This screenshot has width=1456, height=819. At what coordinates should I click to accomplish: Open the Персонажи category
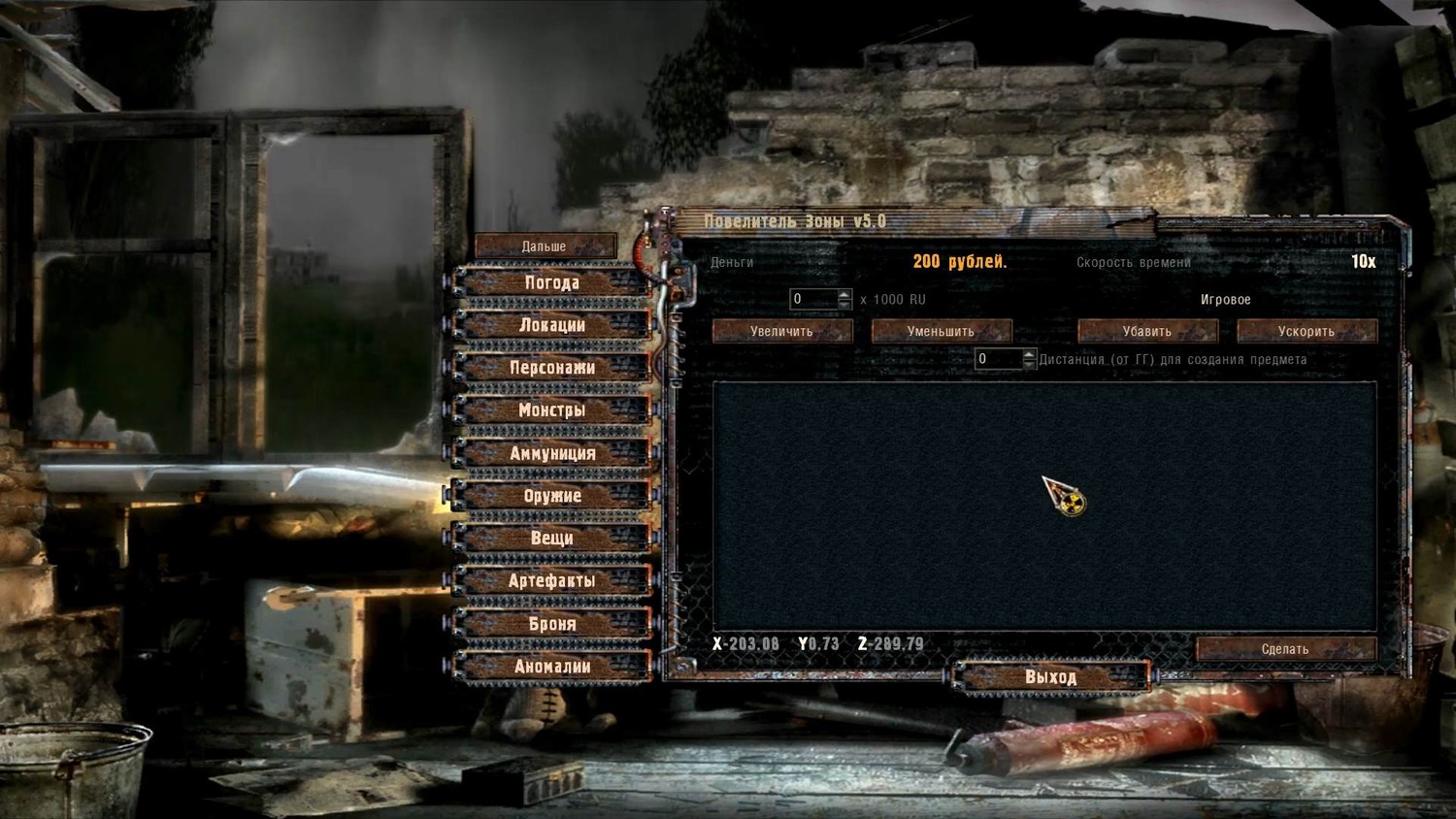[x=551, y=369]
